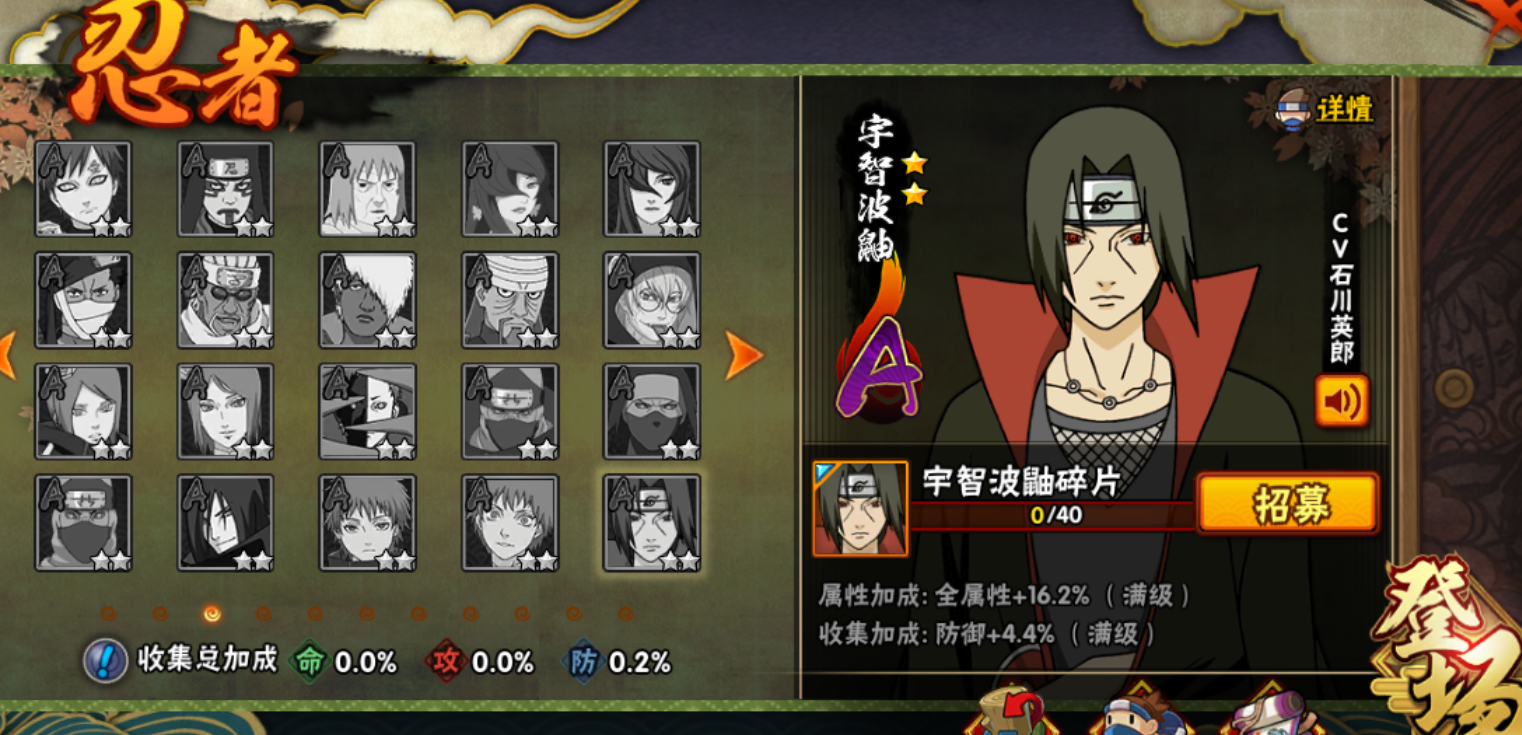Click the log with red arrow icon
The height and width of the screenshot is (735, 1522).
click(1008, 715)
